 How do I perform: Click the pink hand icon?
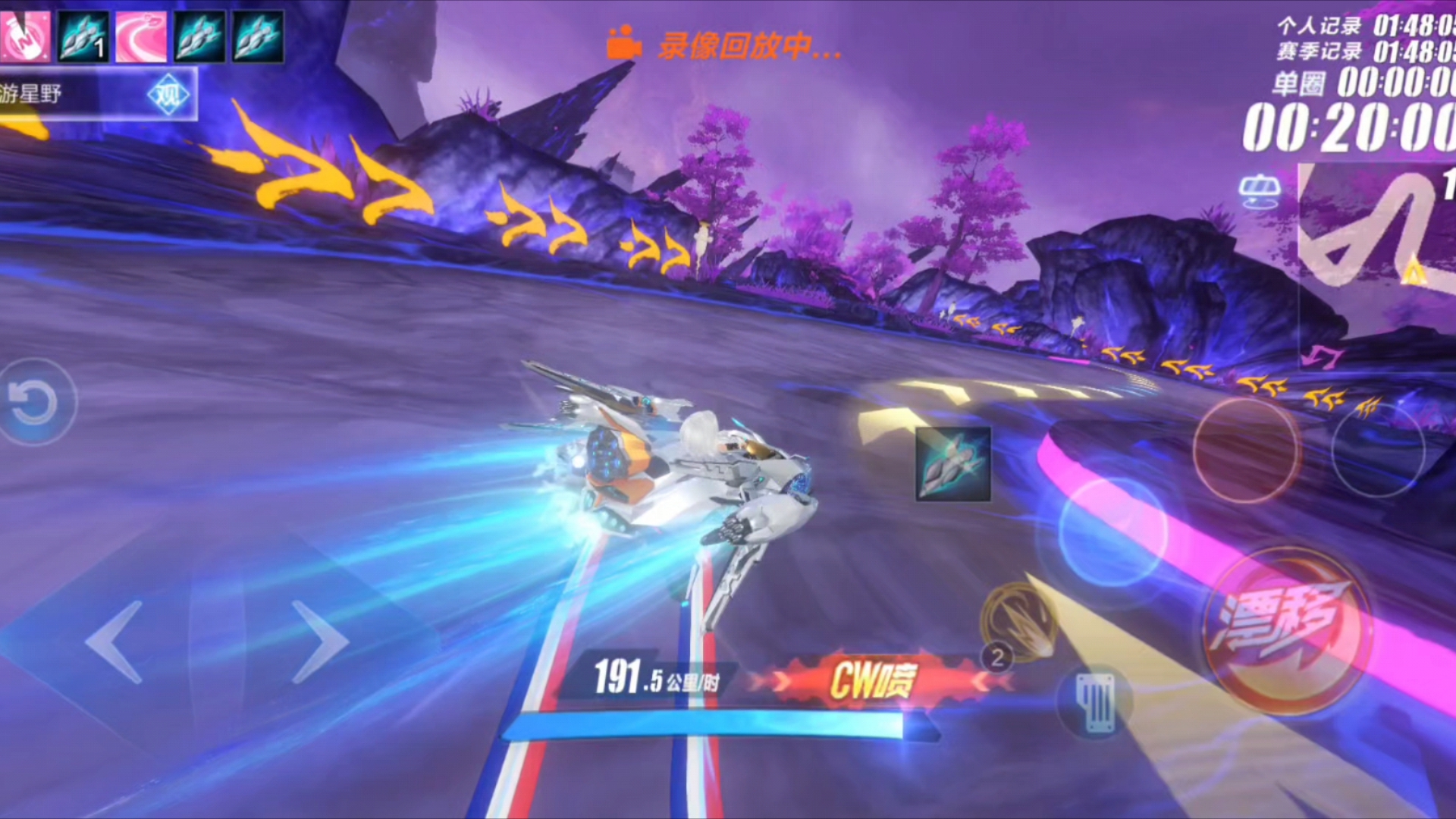tap(24, 36)
